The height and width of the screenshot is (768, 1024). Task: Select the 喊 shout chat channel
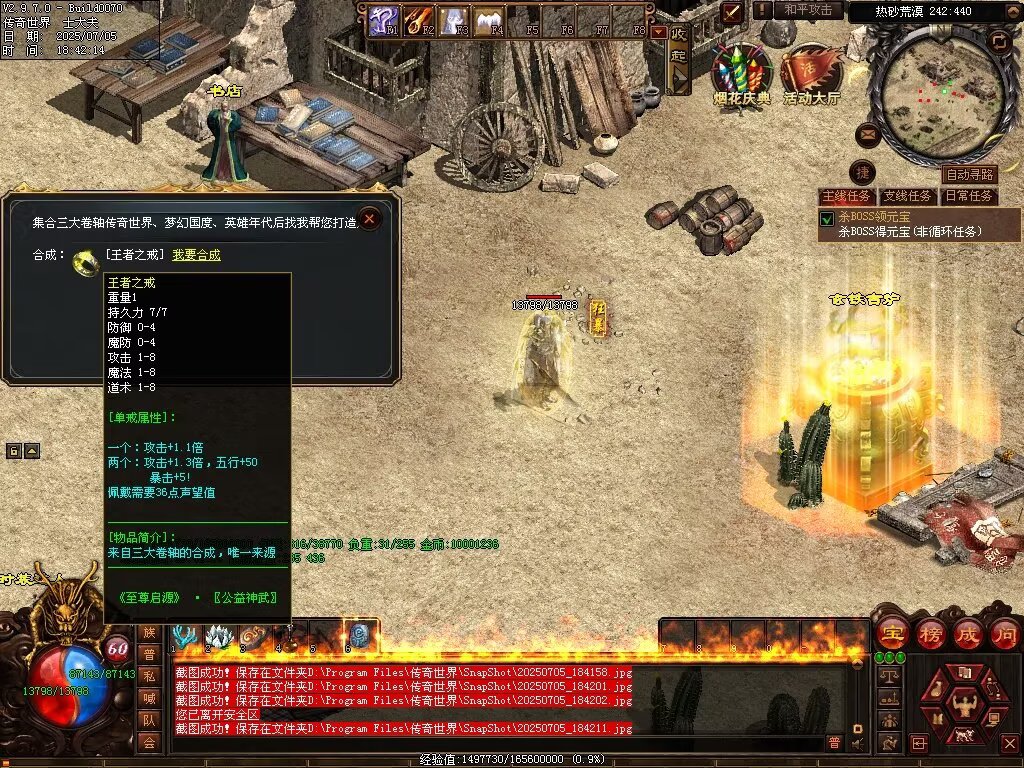pyautogui.click(x=149, y=697)
